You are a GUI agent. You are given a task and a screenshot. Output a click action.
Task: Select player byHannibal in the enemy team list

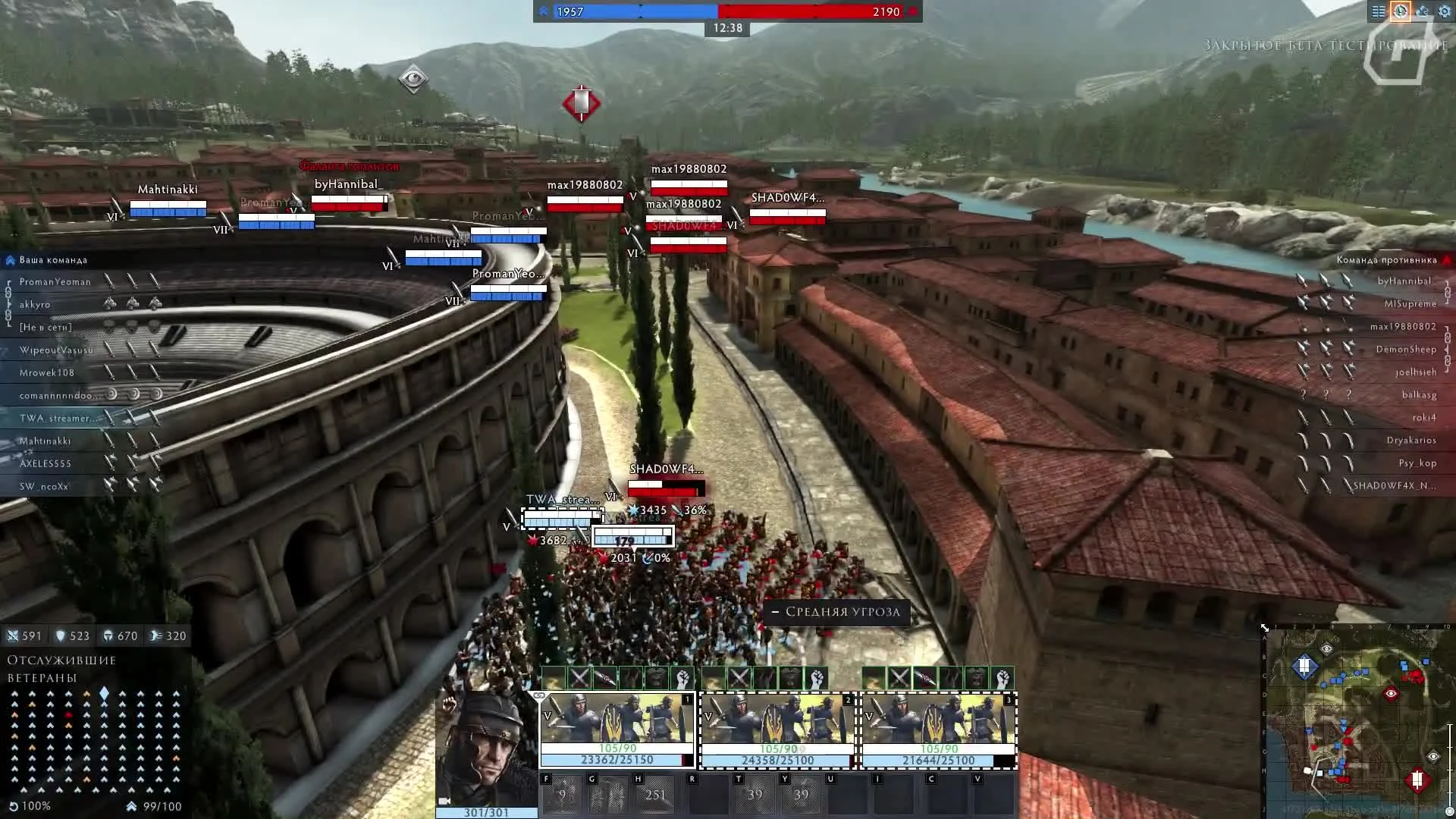1404,281
